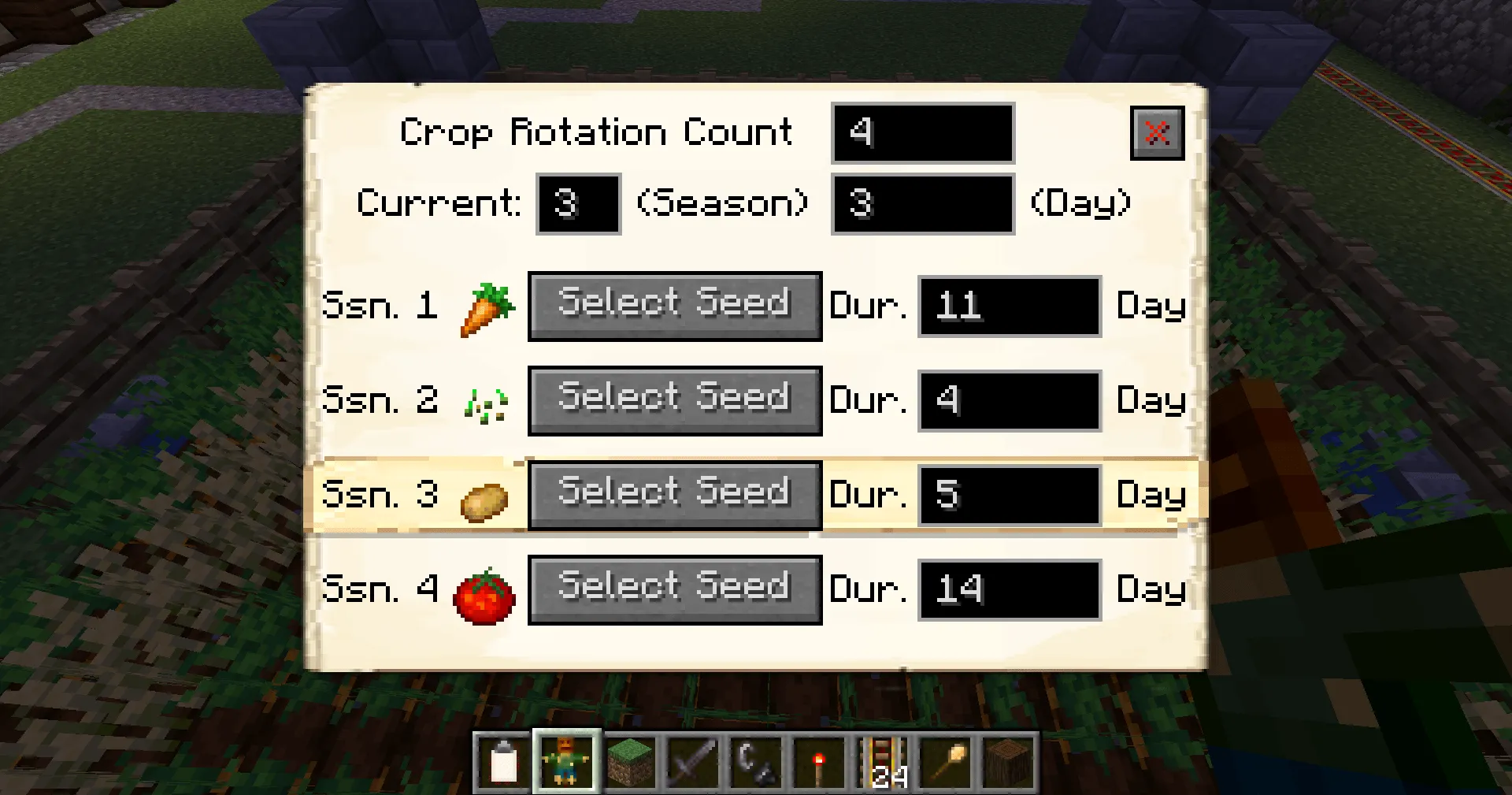Edit the Crop Rotation Count field
This screenshot has height=795, width=1512.
coord(922,132)
